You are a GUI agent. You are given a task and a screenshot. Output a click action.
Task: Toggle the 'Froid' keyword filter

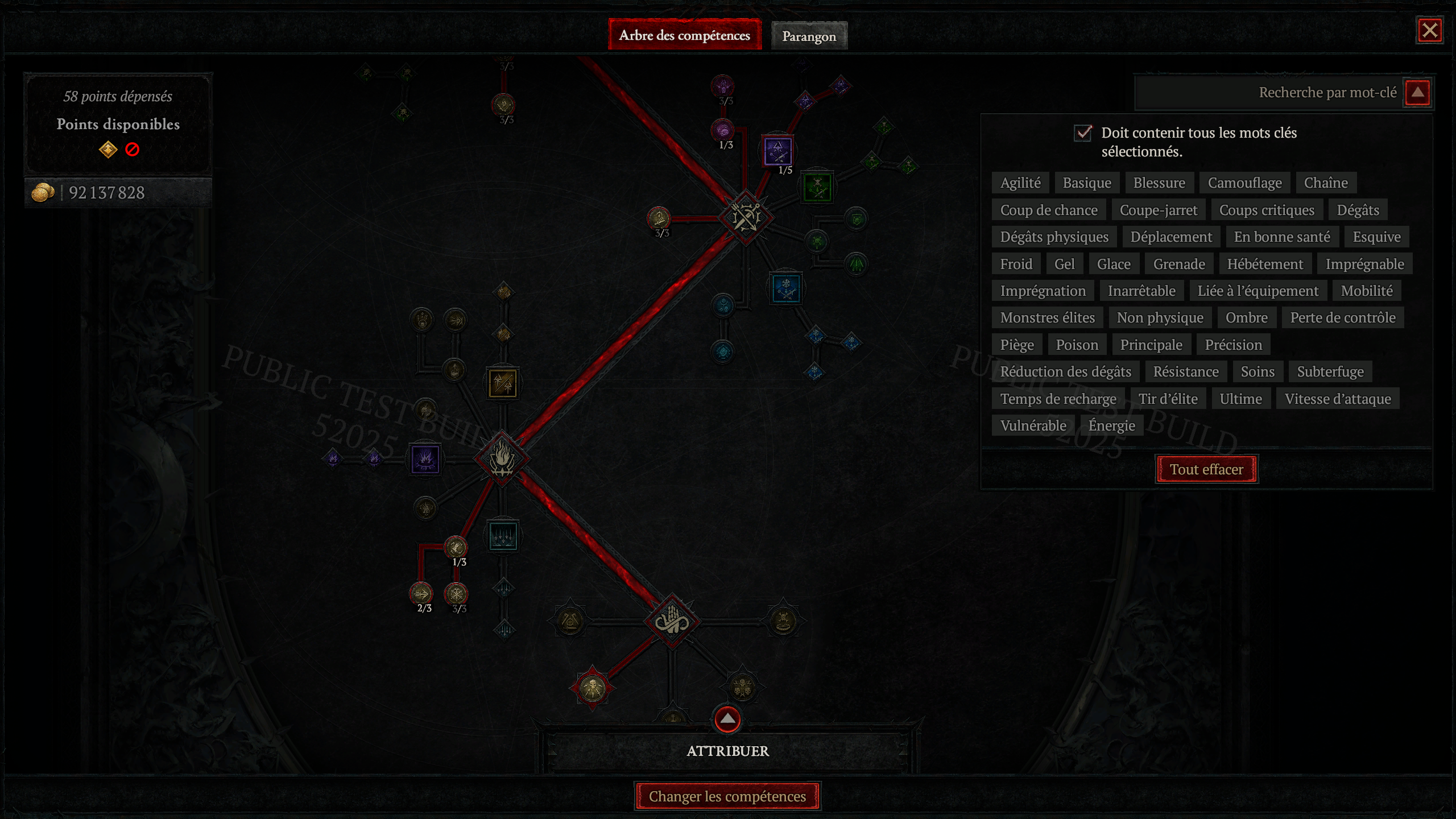click(x=1016, y=263)
